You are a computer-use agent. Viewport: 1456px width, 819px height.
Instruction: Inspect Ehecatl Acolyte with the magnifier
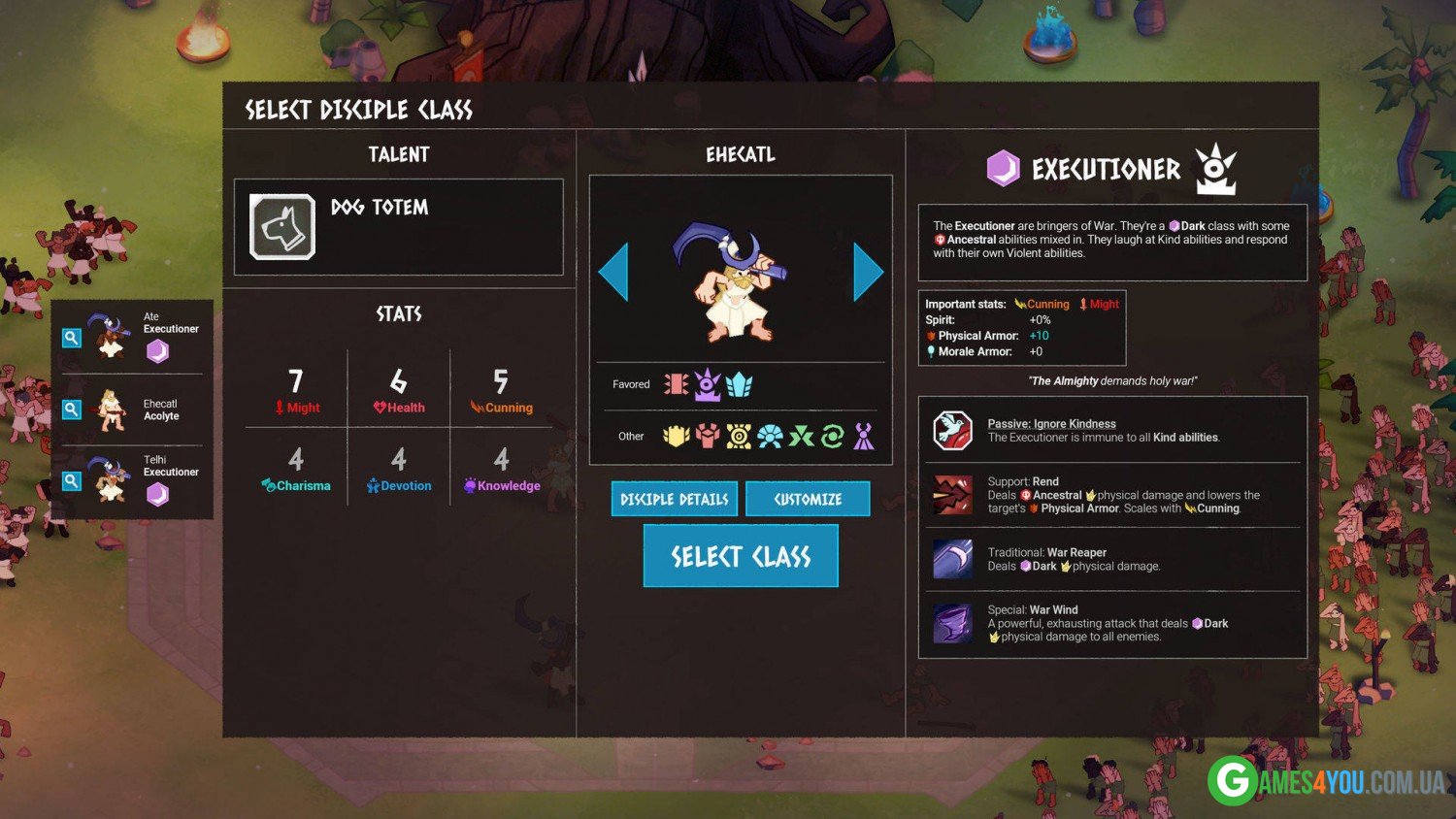[72, 409]
